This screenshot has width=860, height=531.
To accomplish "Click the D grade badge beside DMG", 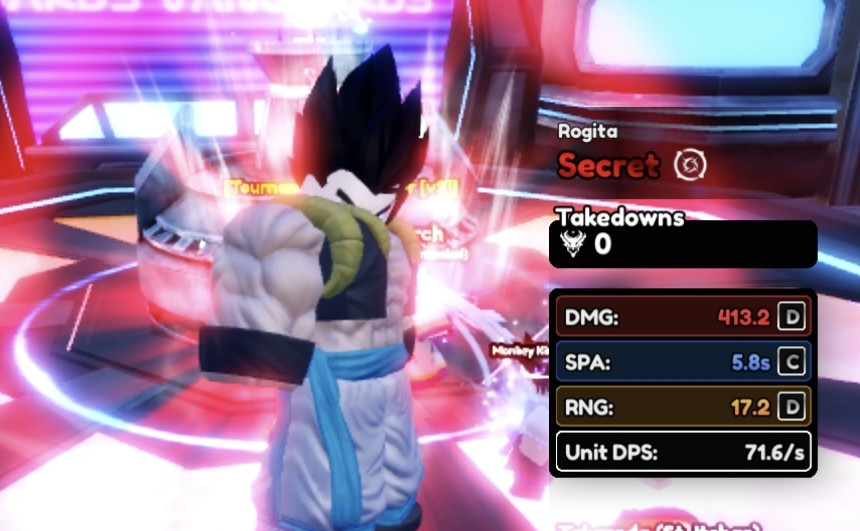I will (x=792, y=318).
